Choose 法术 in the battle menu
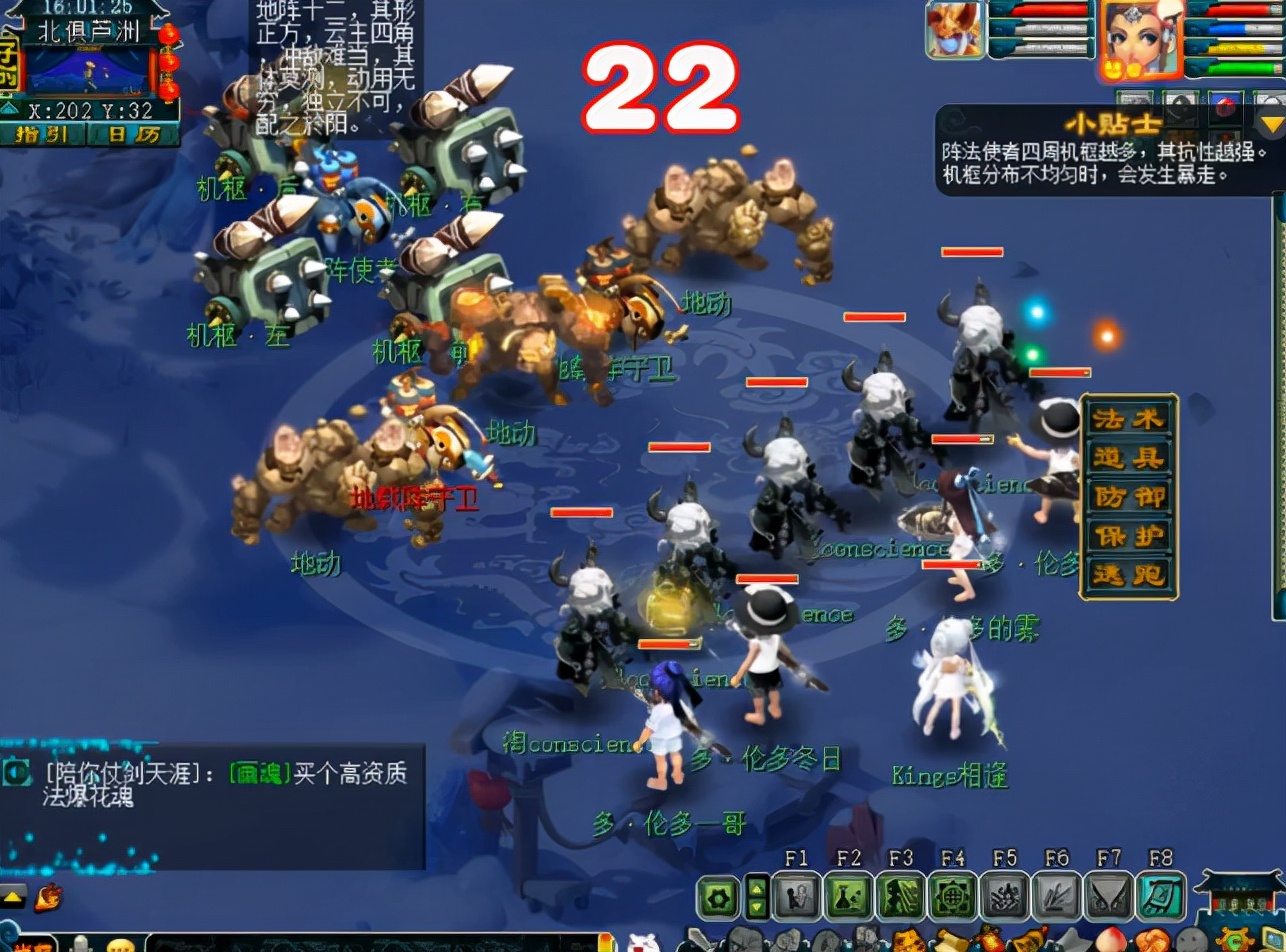Image resolution: width=1286 pixels, height=952 pixels. click(1129, 419)
